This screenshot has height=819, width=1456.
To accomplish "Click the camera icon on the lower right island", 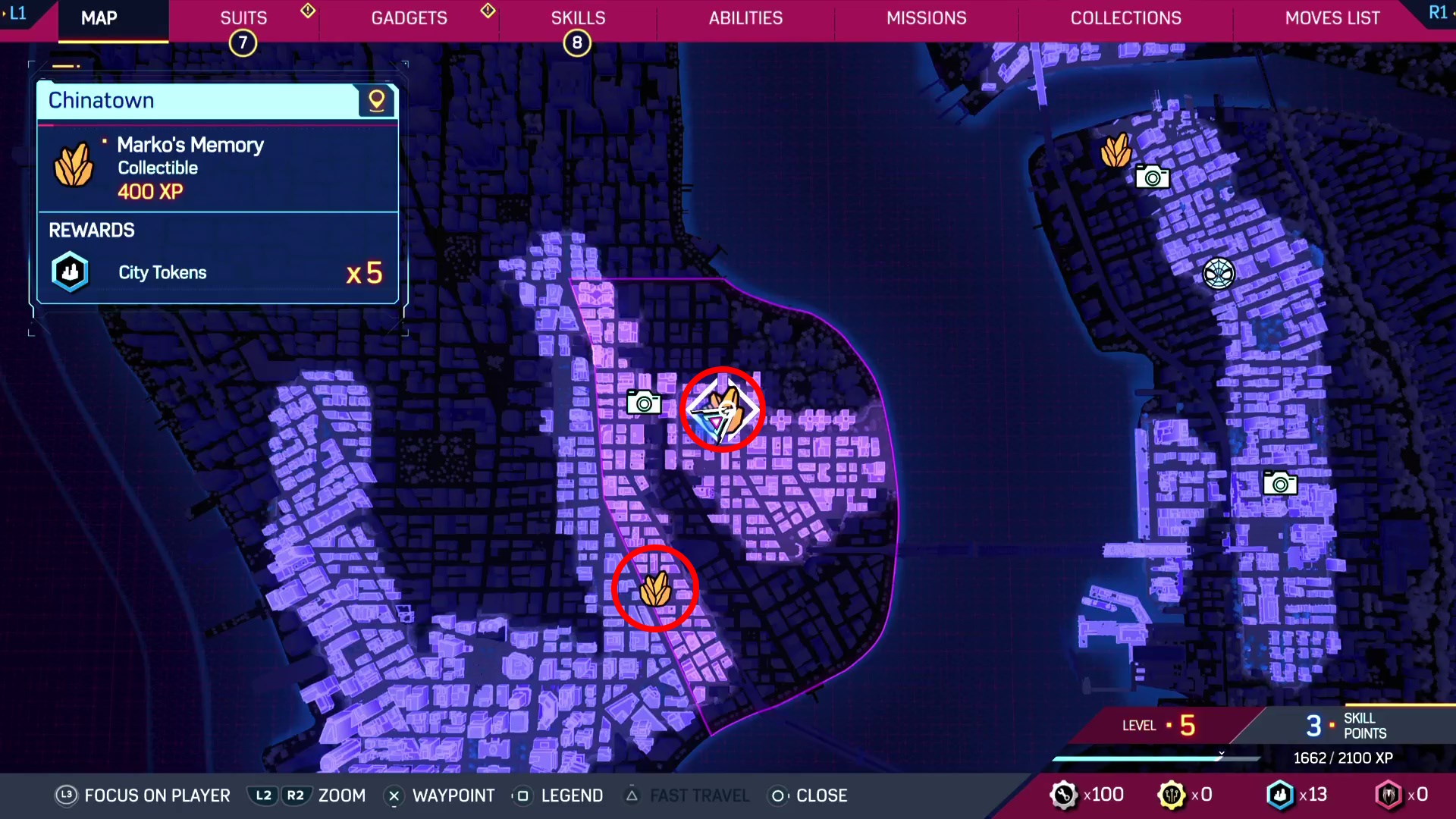I will click(x=1280, y=483).
